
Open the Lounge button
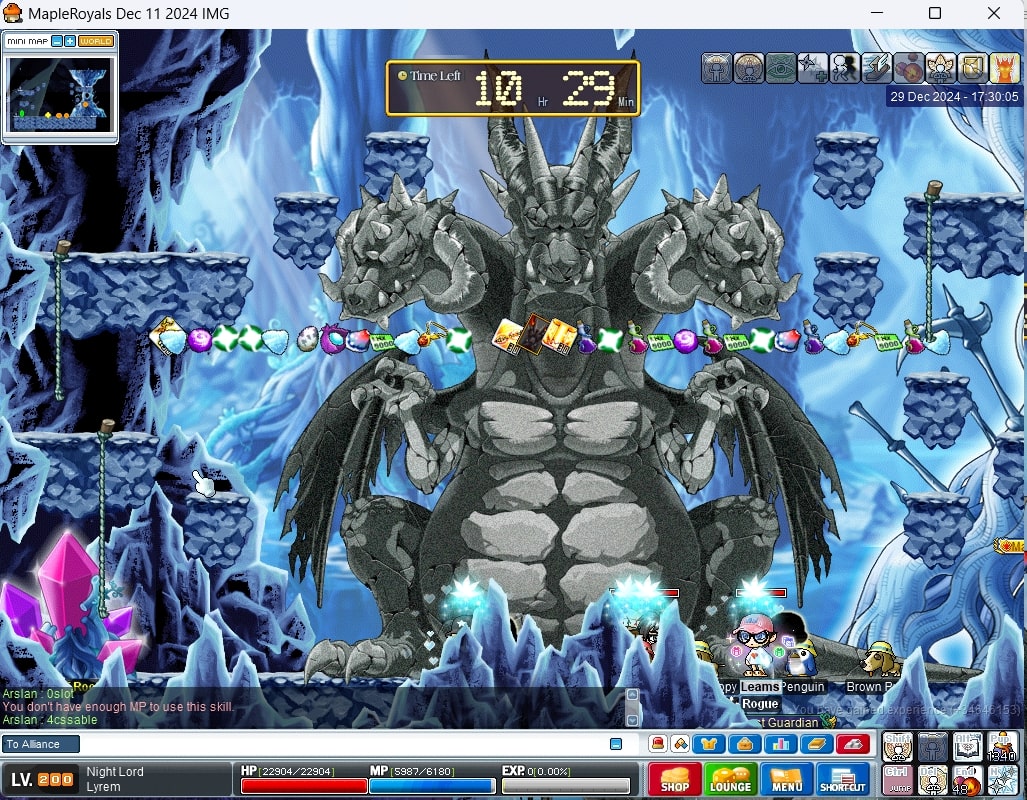[x=730, y=780]
